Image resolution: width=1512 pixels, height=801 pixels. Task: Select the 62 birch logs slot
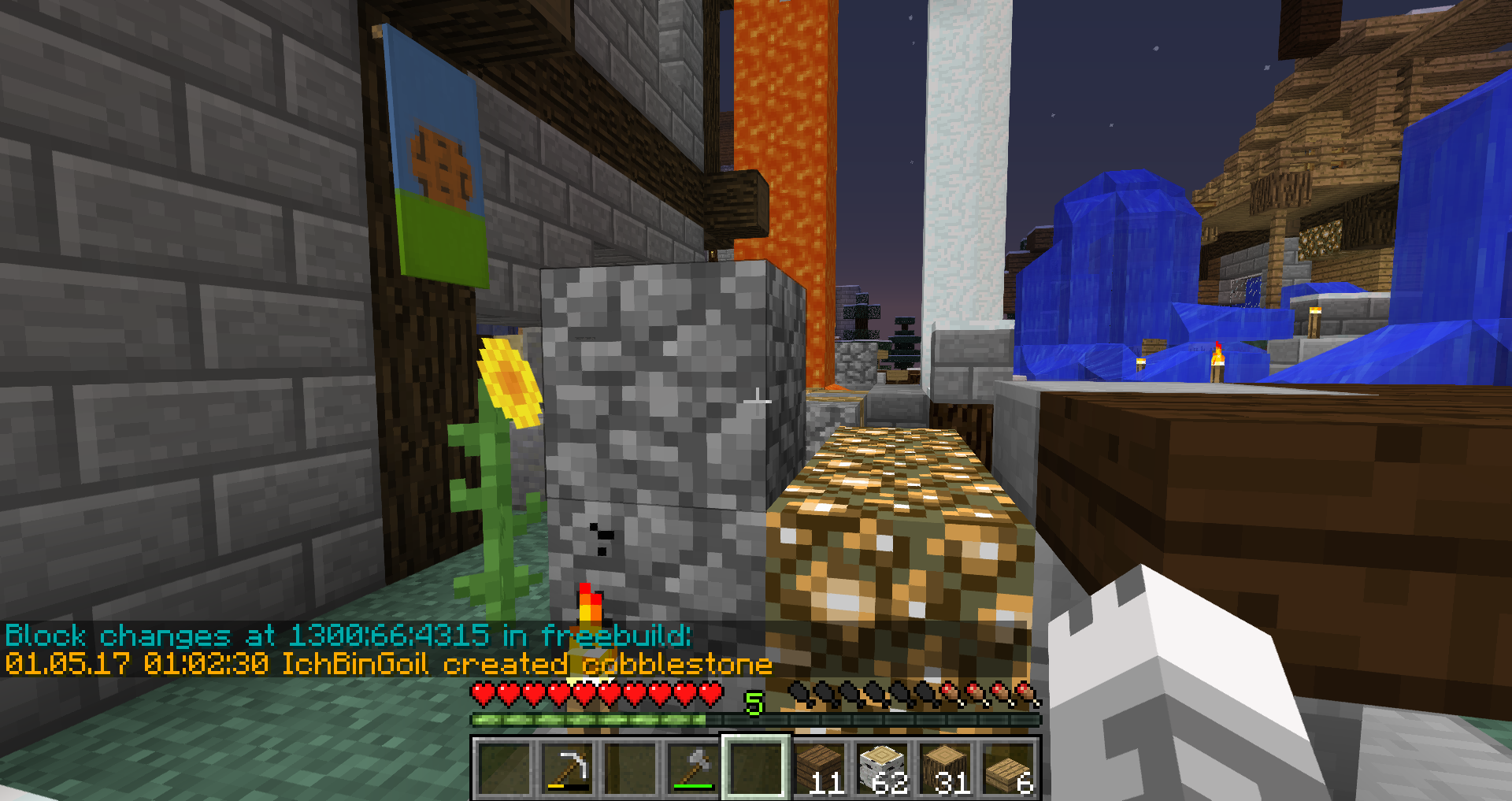point(882,768)
